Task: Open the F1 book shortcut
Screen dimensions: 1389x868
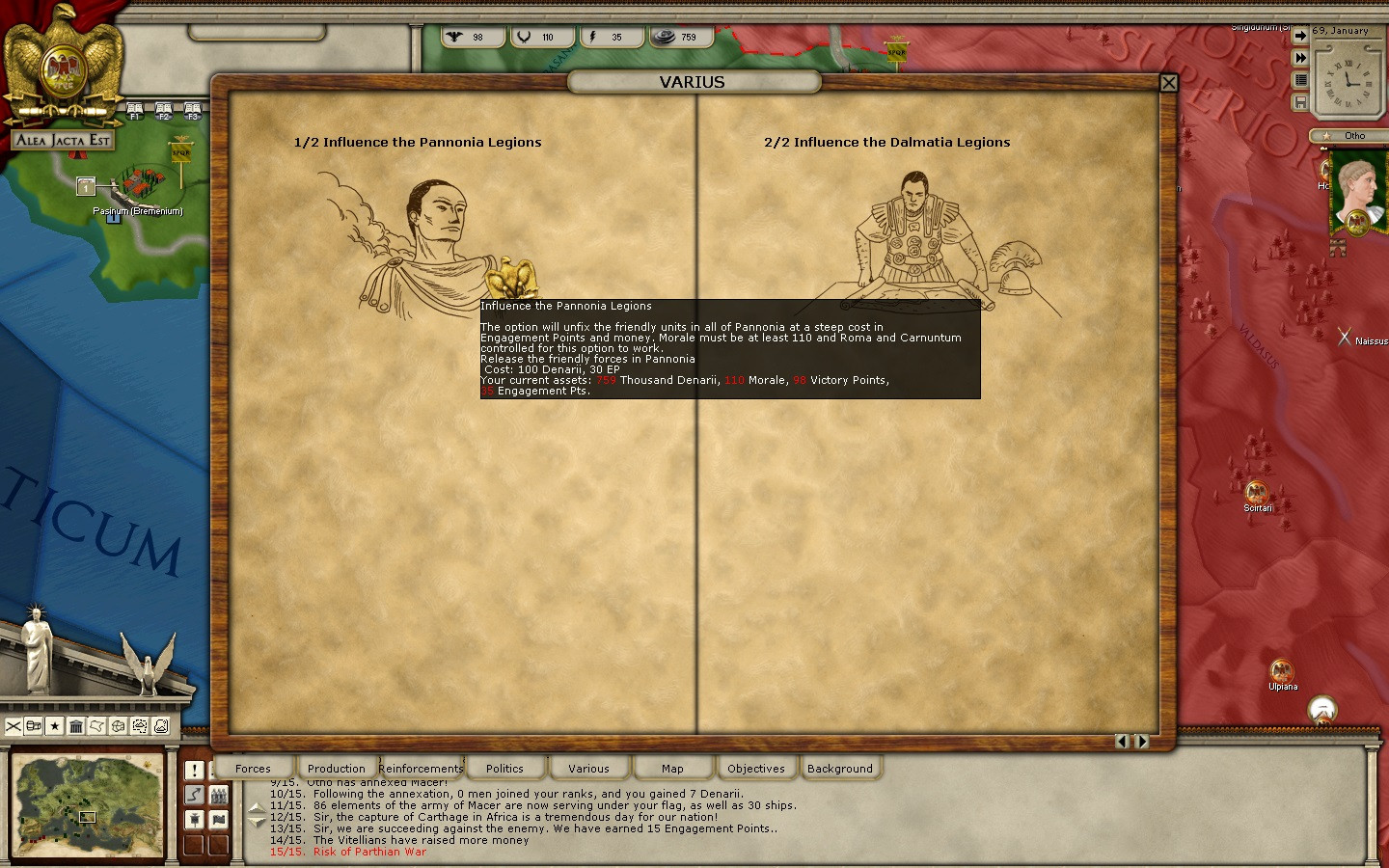Action: click(x=135, y=111)
